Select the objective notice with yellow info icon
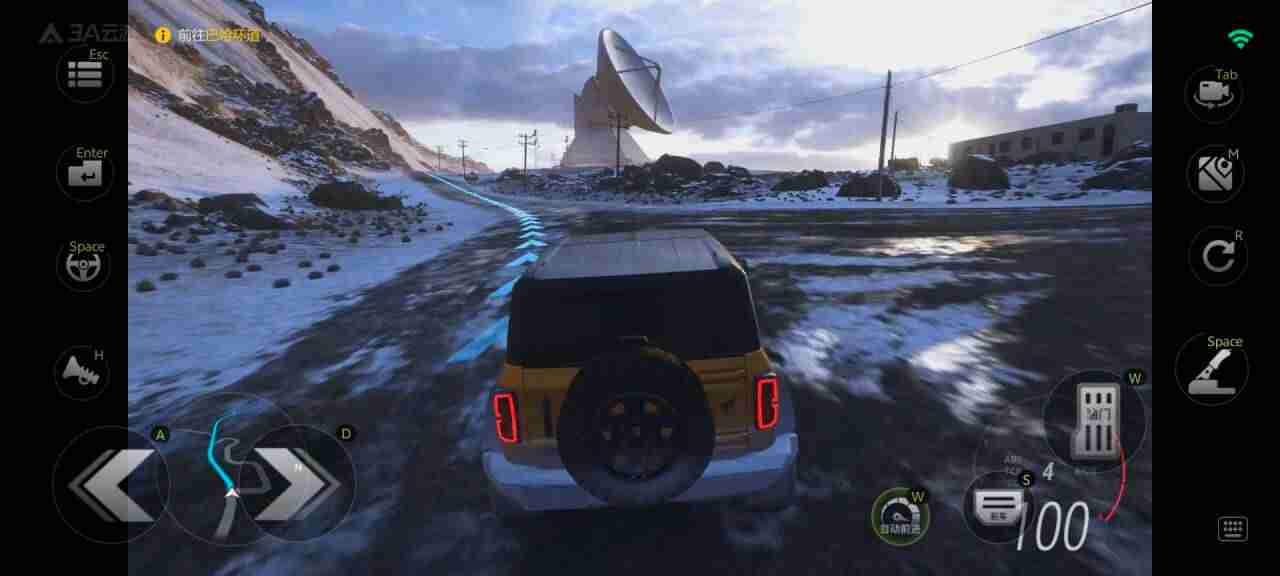Screen dimensions: 1280x576 pos(208,35)
